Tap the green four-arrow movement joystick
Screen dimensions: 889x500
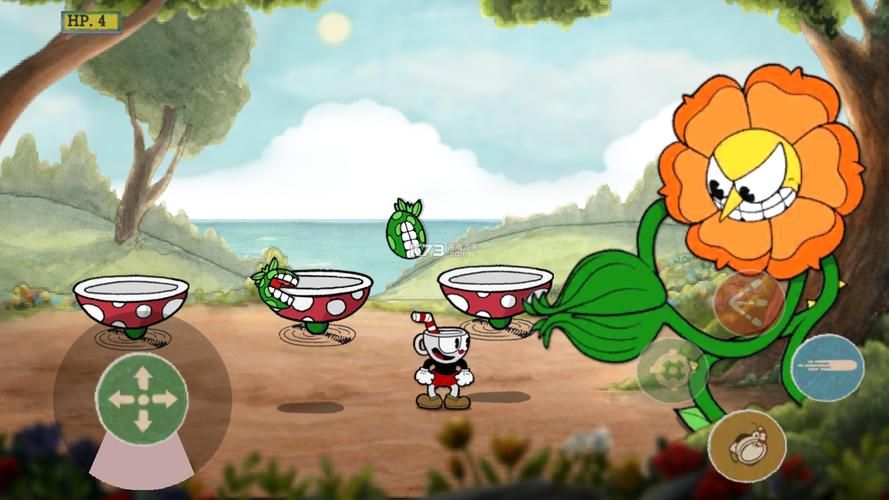[142, 399]
